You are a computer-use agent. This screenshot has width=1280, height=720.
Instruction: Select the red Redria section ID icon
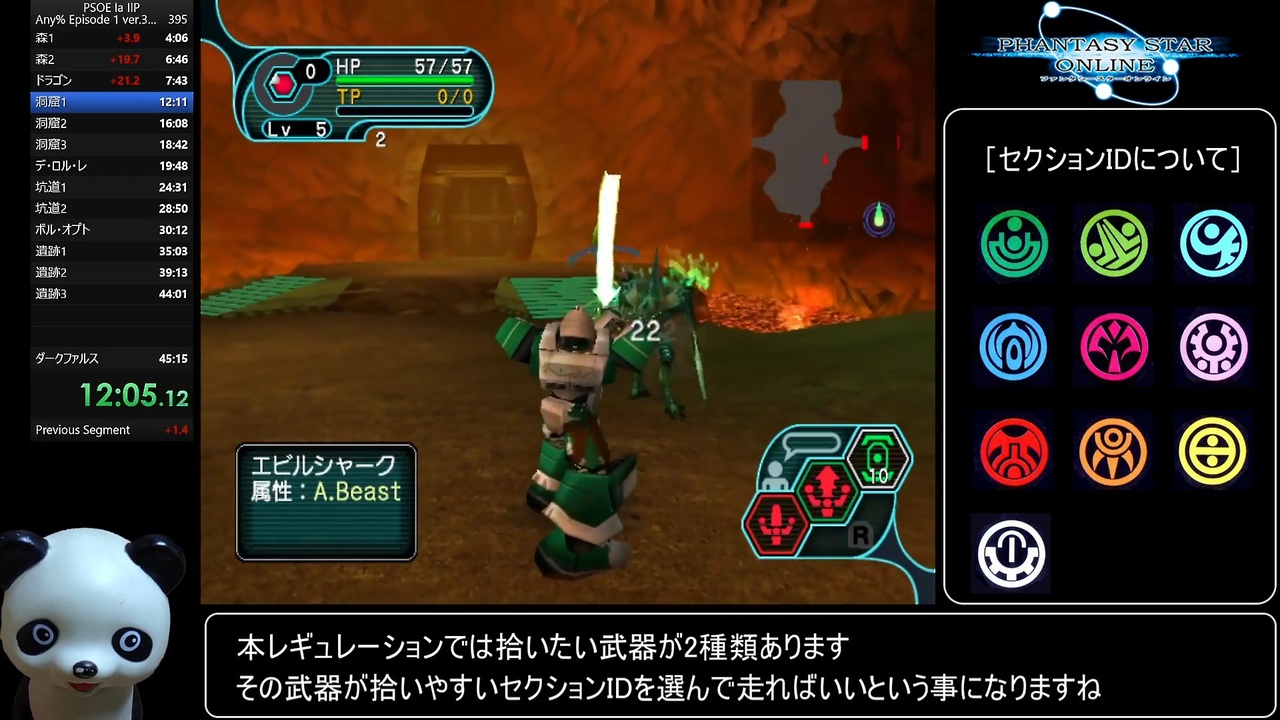[x=1014, y=451]
